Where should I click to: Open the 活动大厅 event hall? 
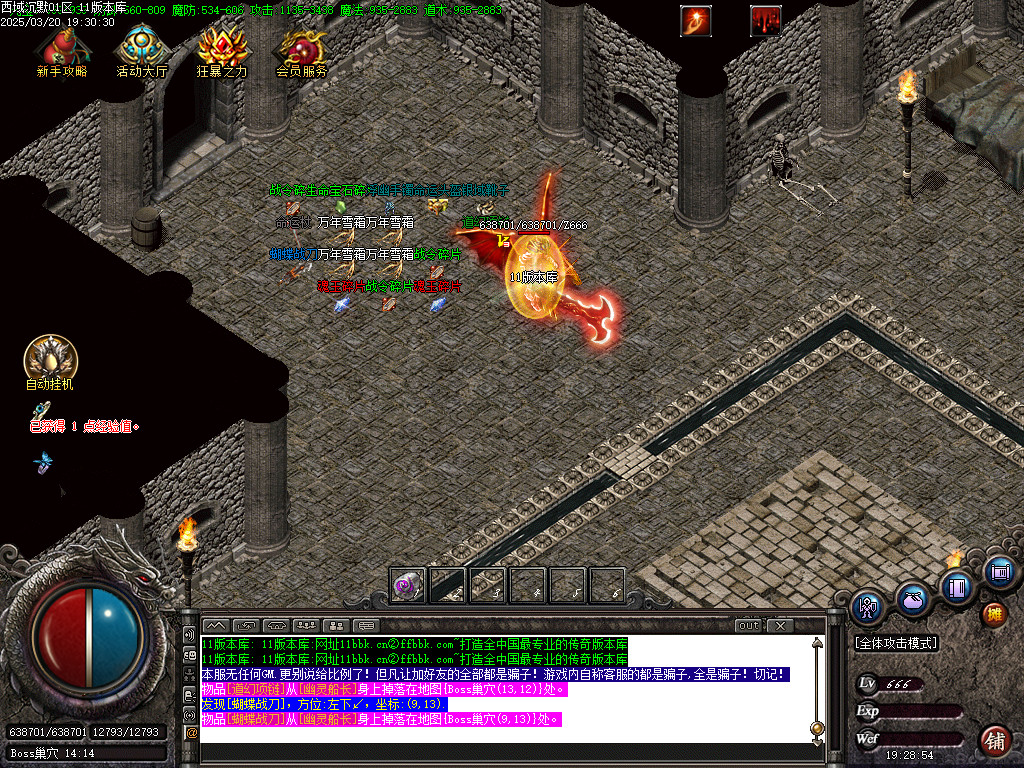click(x=141, y=50)
